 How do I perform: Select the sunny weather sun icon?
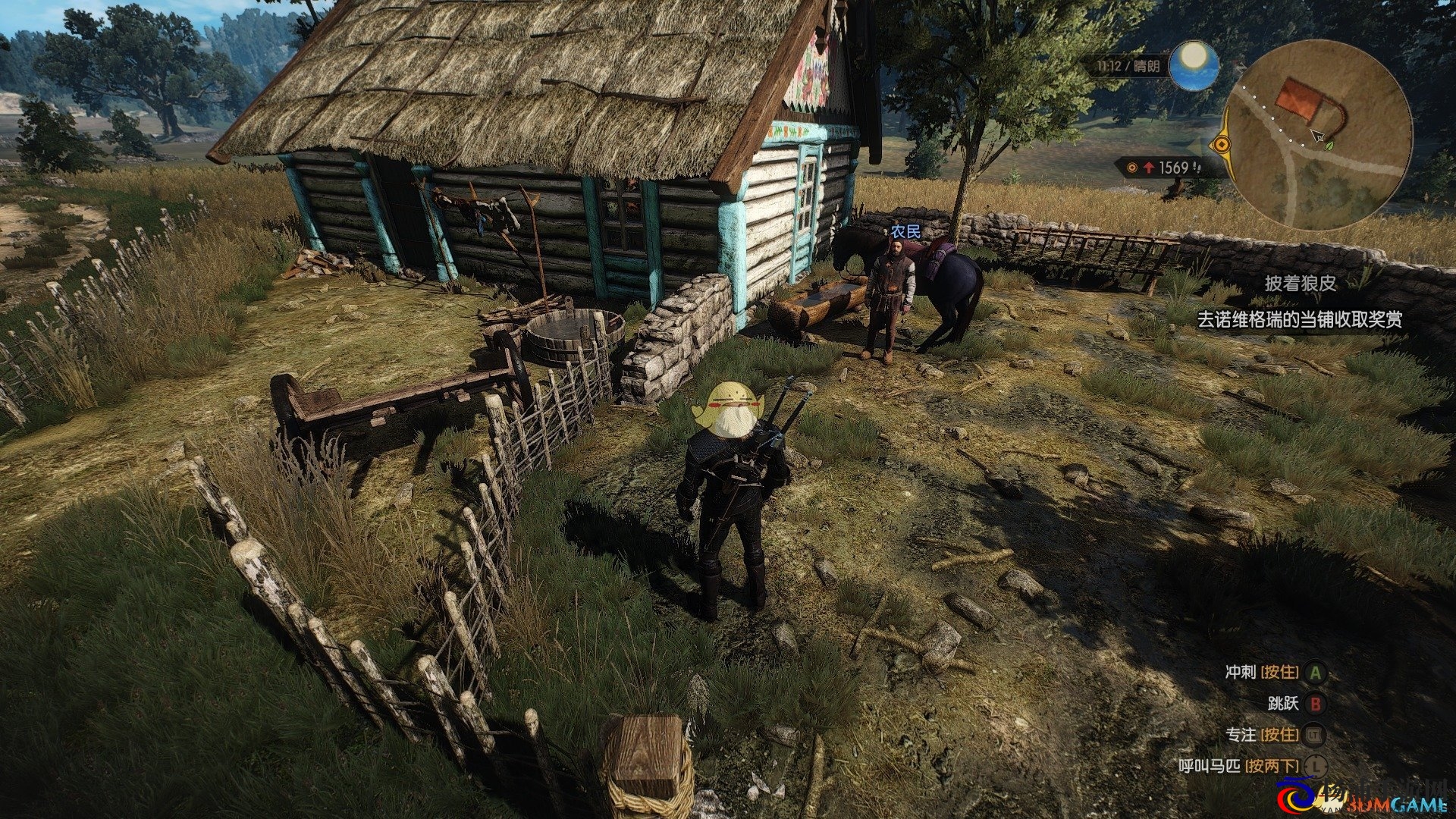point(1194,64)
